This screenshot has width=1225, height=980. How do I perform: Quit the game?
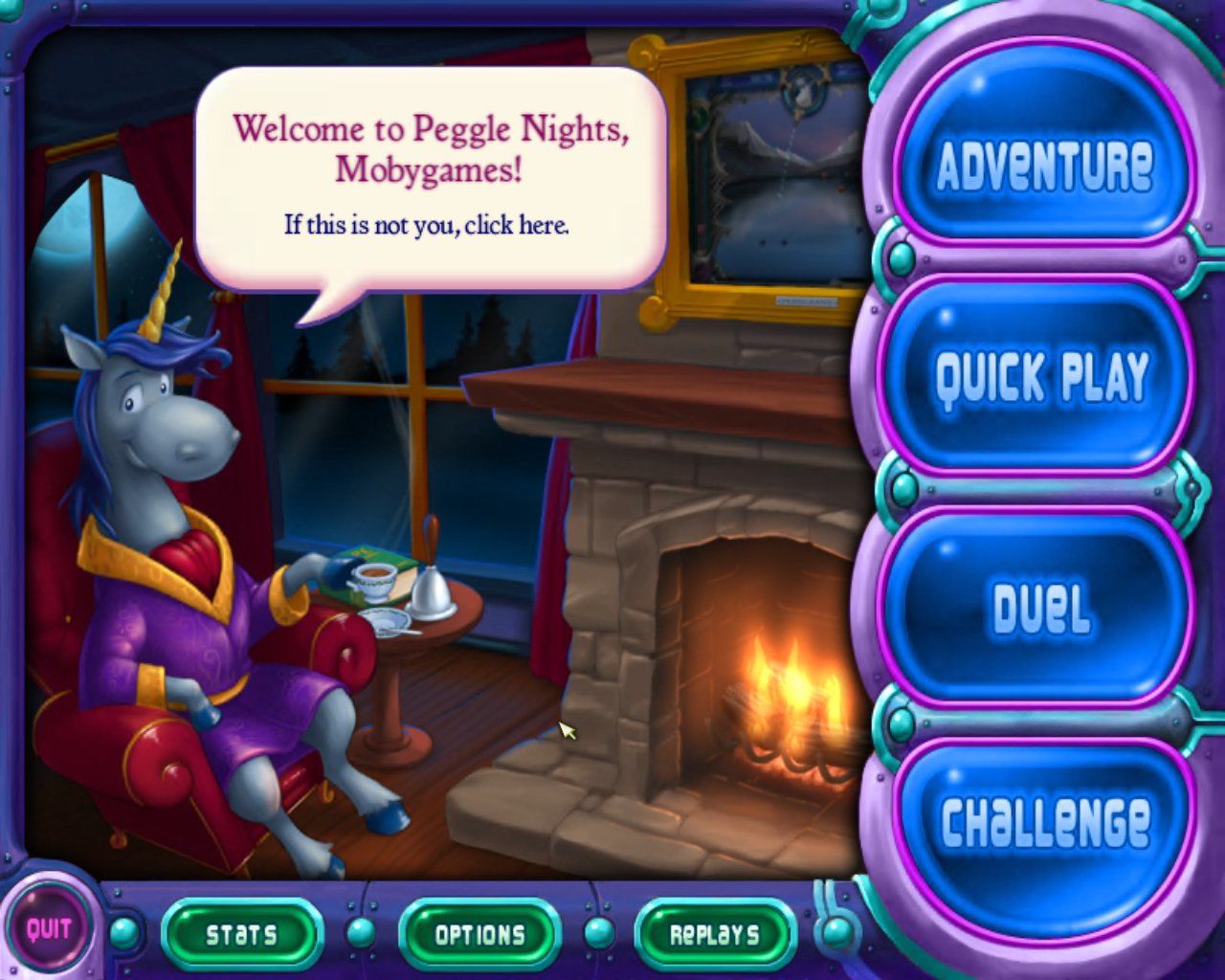coord(48,928)
